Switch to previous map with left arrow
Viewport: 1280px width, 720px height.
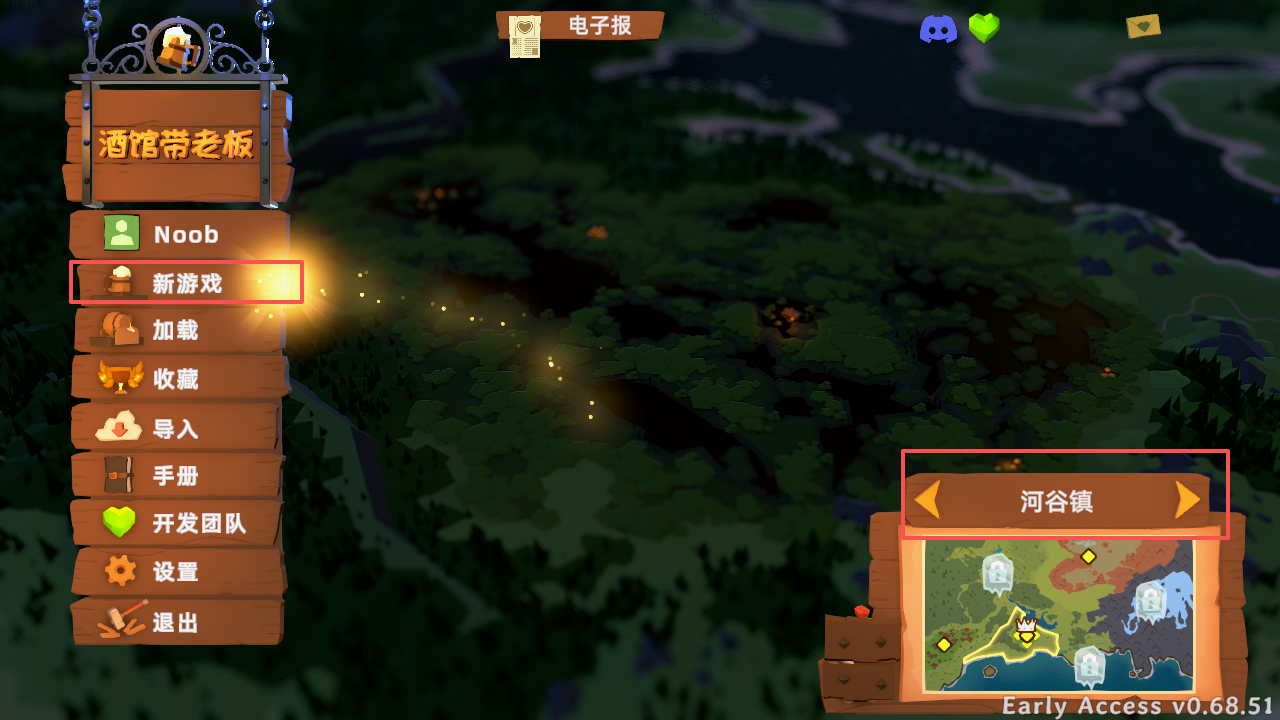[928, 500]
